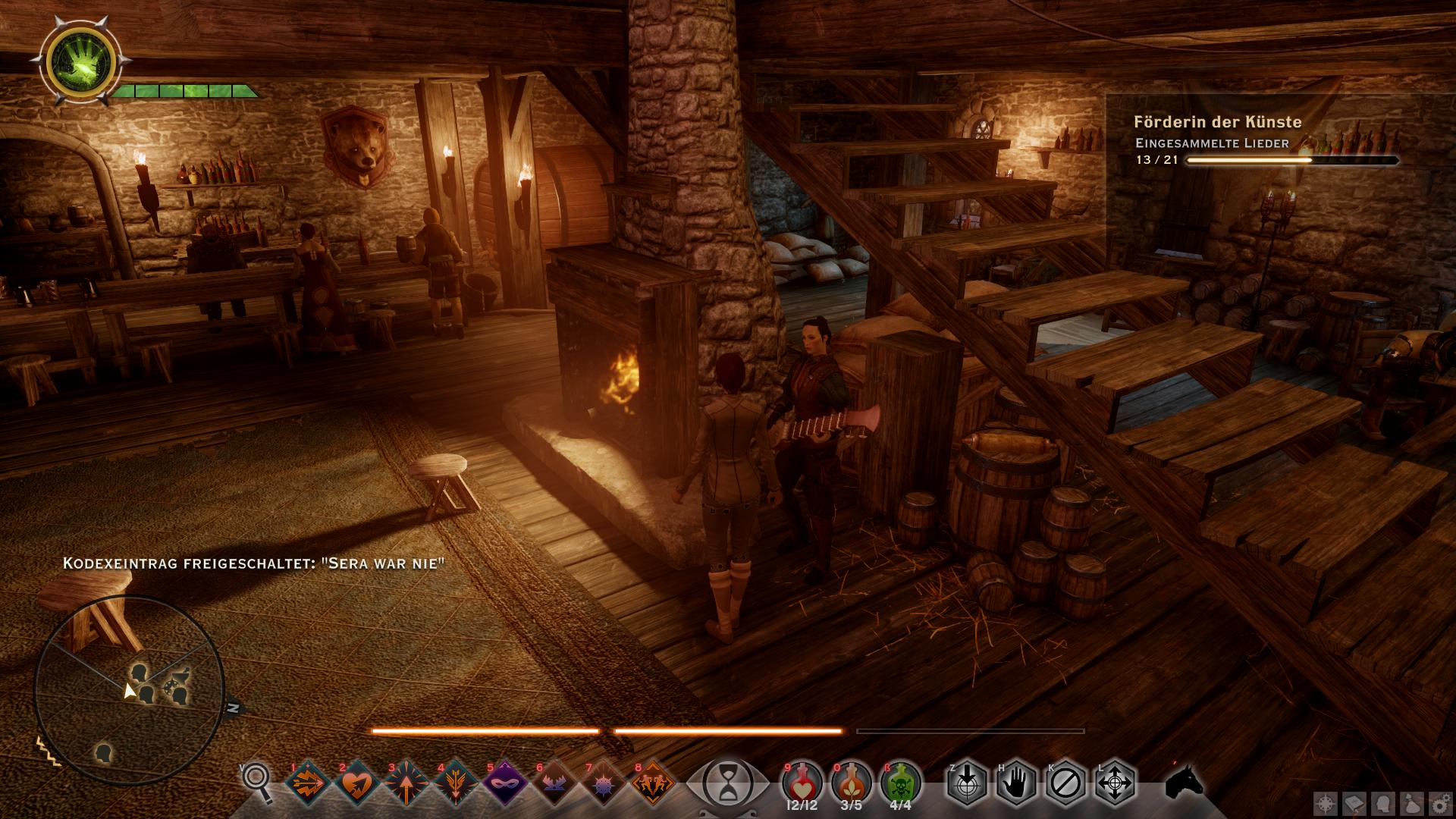
Task: Open the map via the compass icon
Action: click(x=1326, y=804)
